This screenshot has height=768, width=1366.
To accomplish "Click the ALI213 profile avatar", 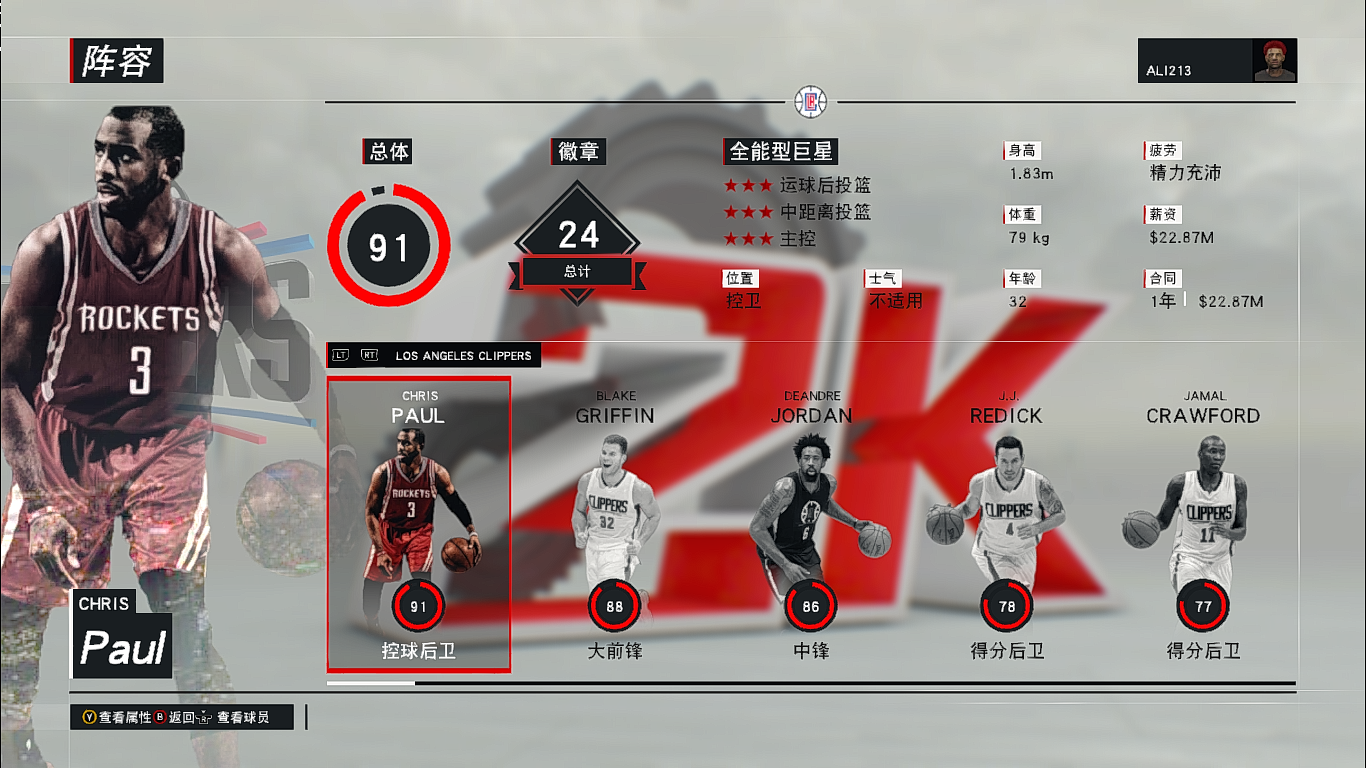I will click(1274, 61).
